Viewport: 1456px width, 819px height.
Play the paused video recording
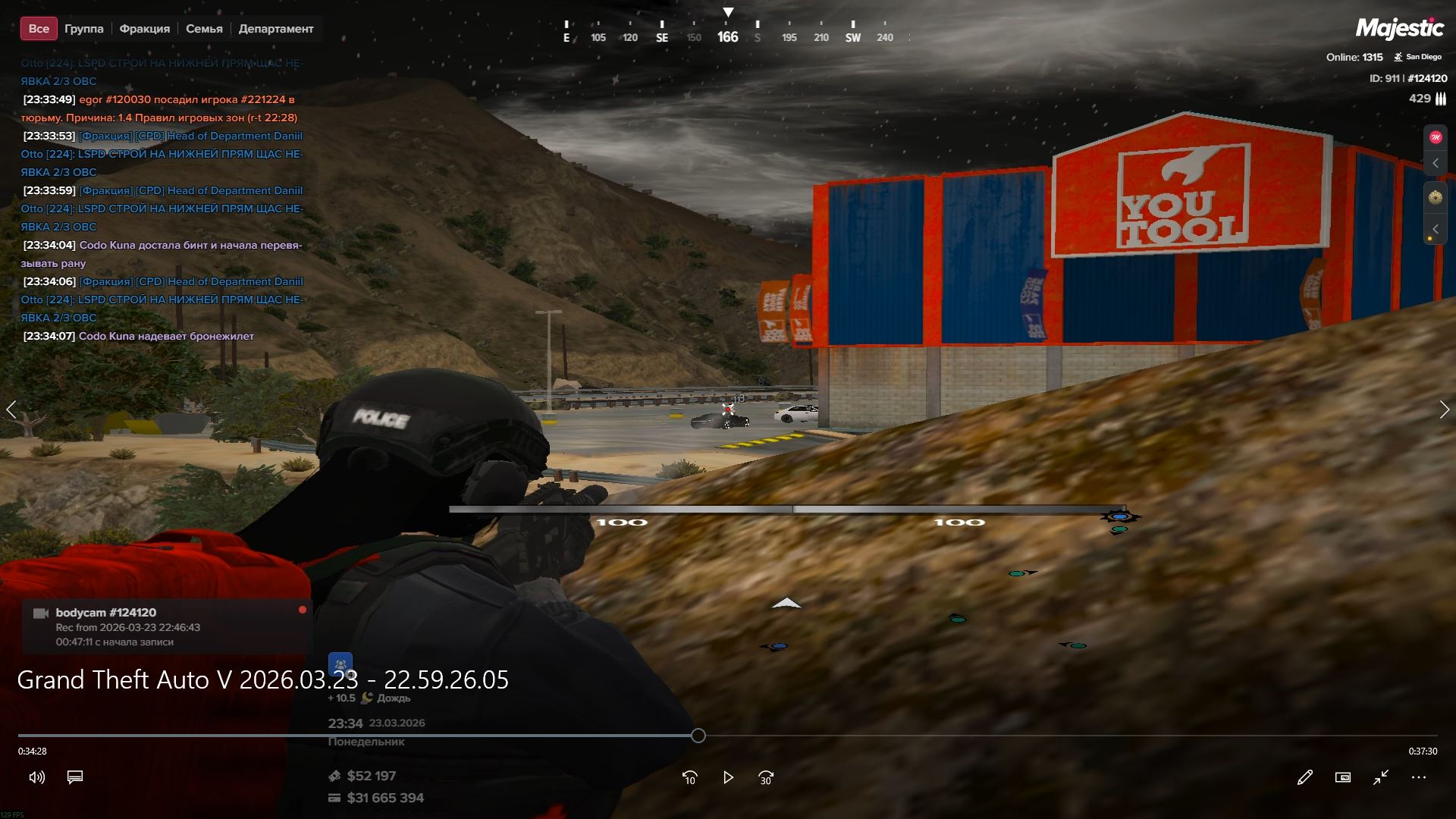click(x=728, y=777)
